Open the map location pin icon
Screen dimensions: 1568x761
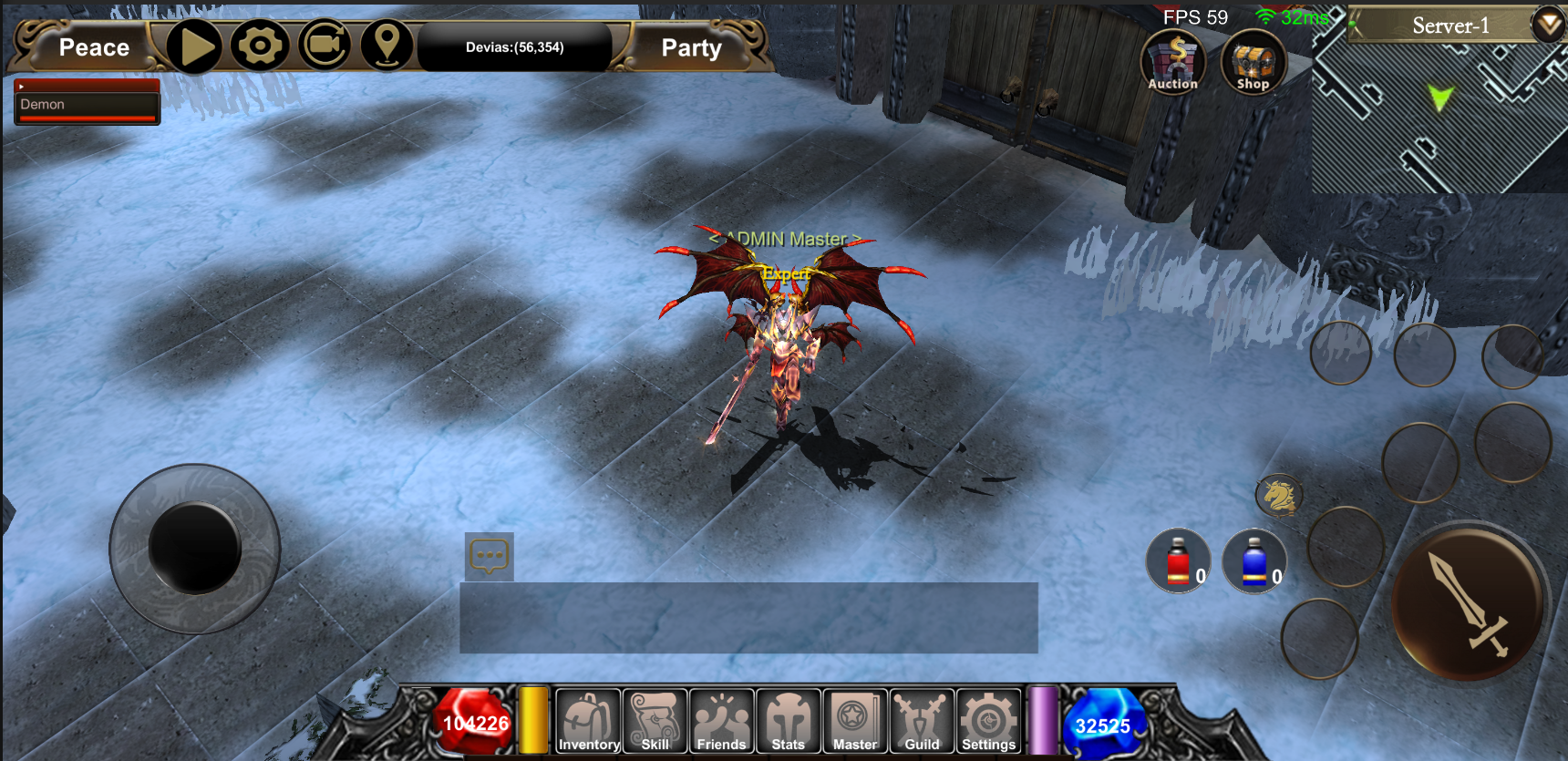387,46
